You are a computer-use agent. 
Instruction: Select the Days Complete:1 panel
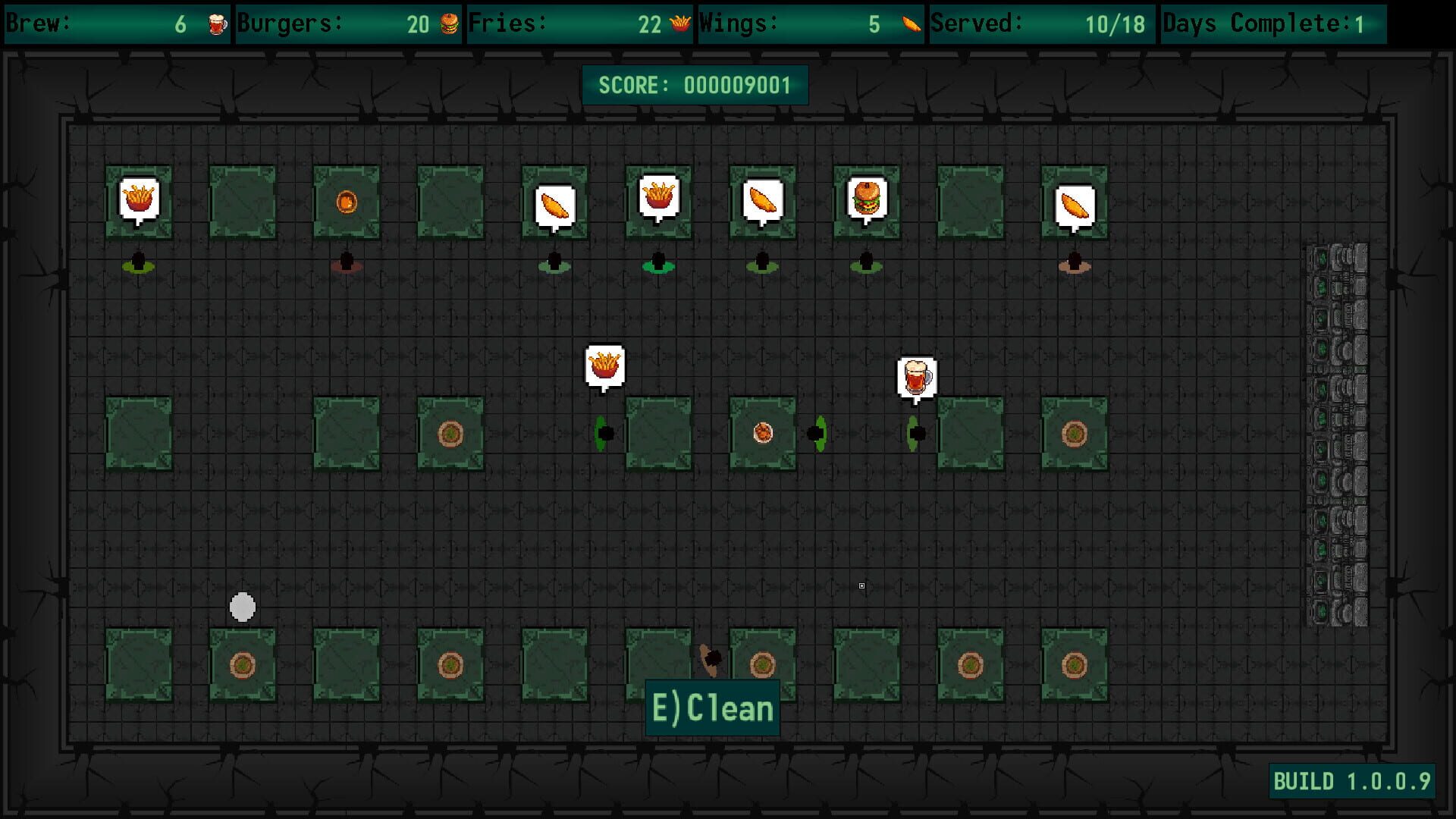1274,24
